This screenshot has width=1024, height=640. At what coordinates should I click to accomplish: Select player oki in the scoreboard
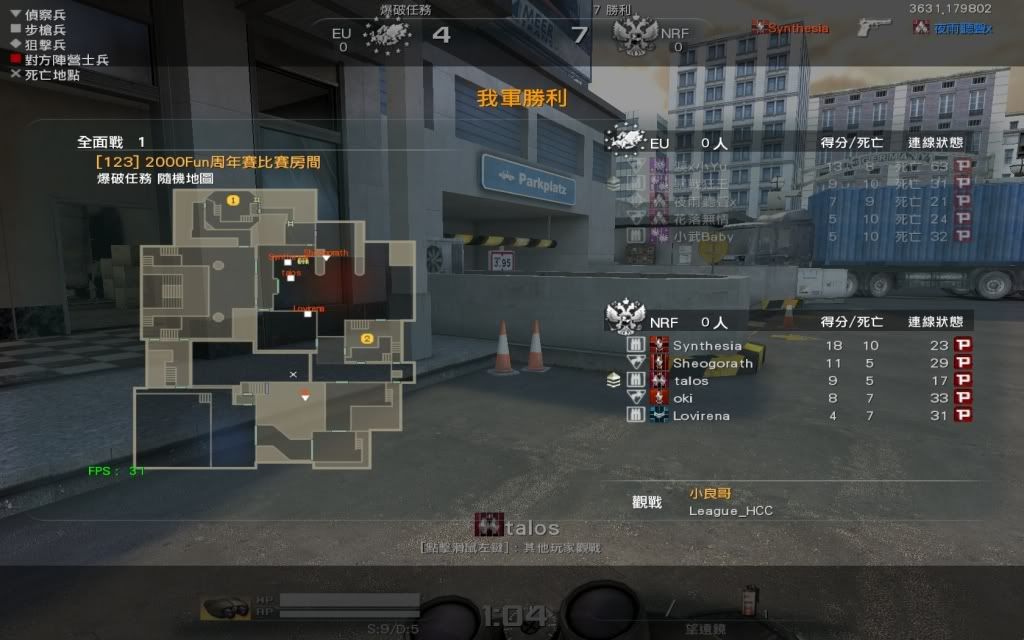[683, 398]
